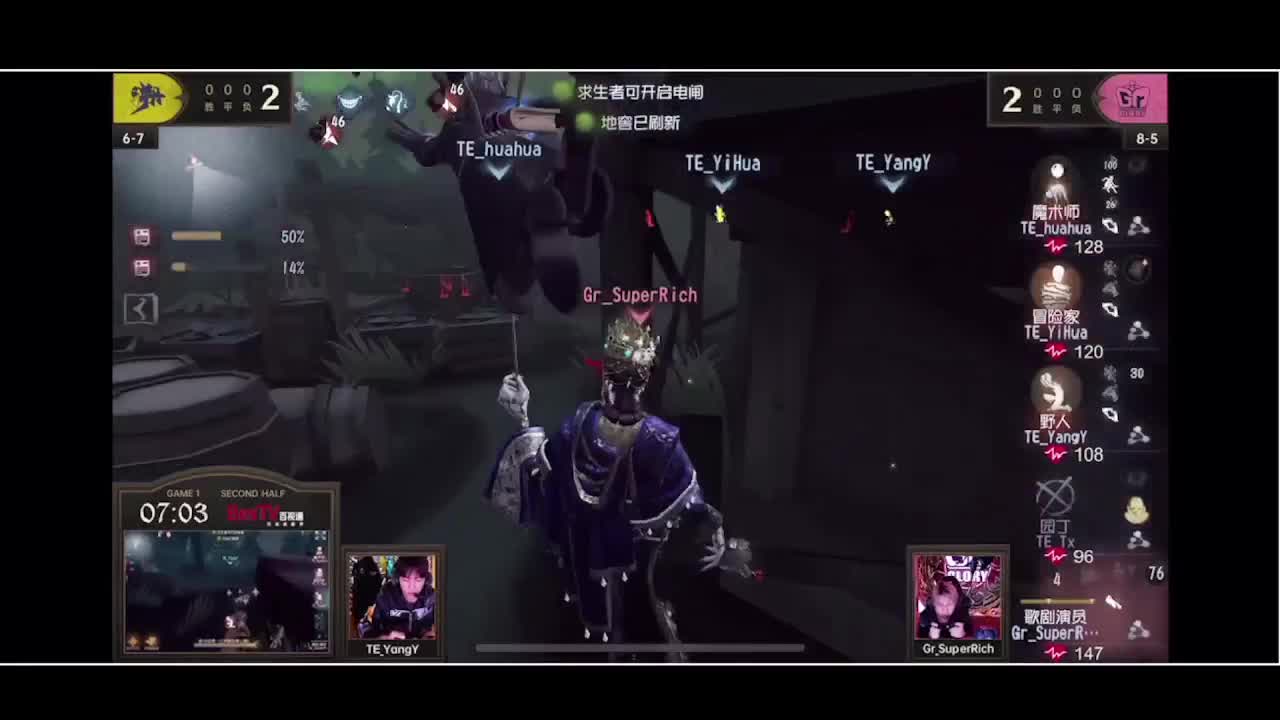Expand the TE_YiHua floating name chevron
This screenshot has height=720, width=1280.
[722, 183]
